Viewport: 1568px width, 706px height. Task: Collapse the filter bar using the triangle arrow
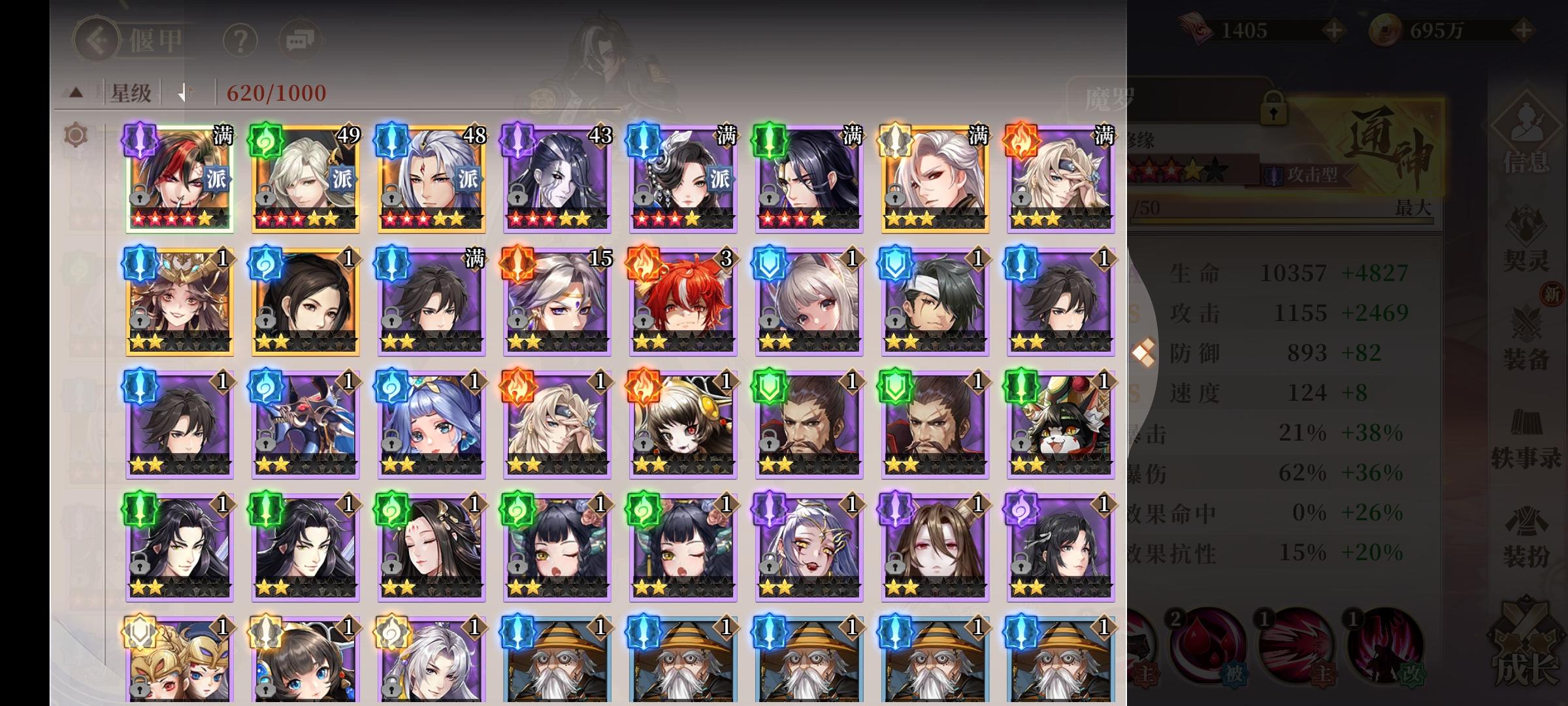(76, 92)
